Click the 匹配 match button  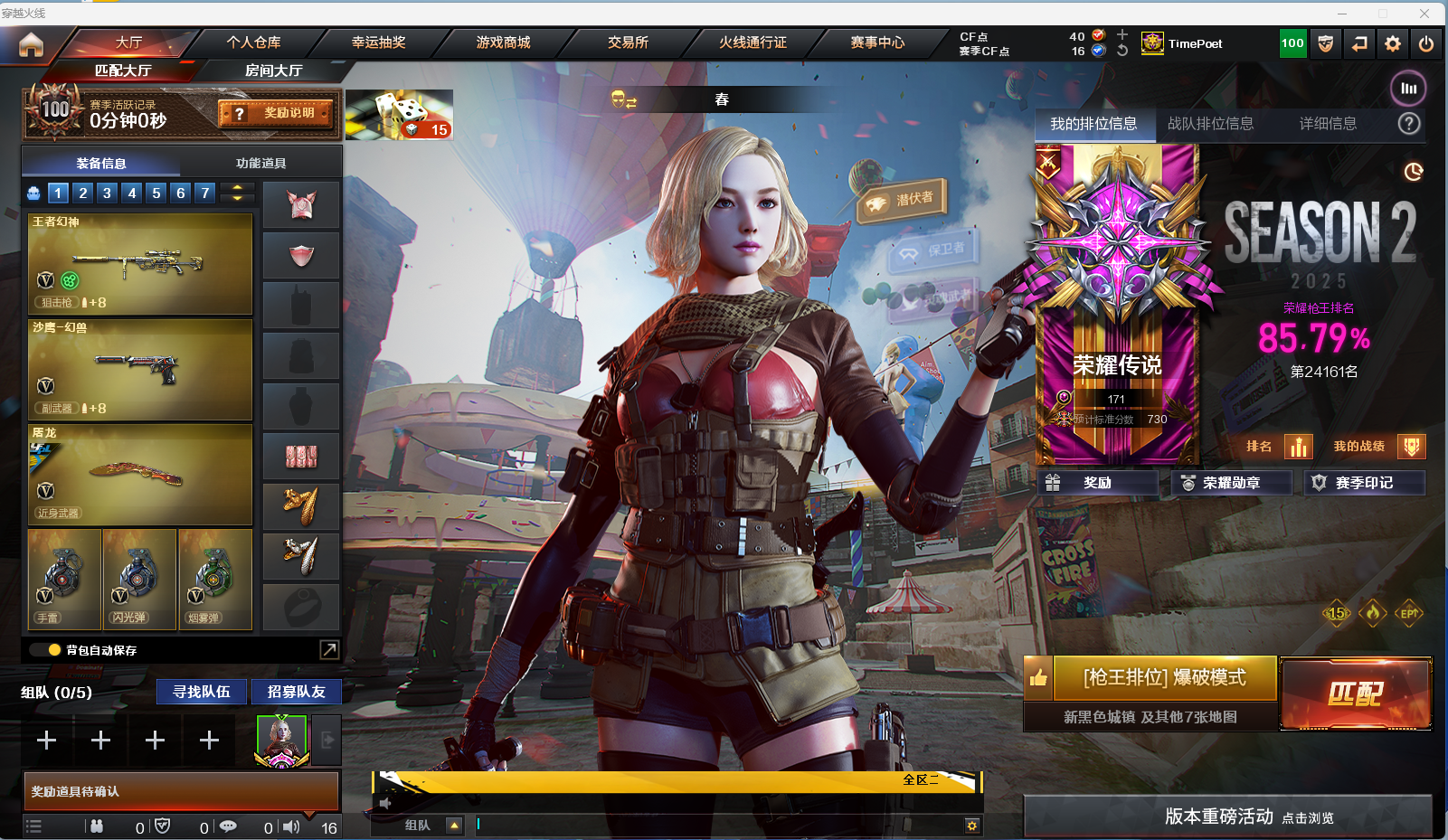coord(1355,694)
